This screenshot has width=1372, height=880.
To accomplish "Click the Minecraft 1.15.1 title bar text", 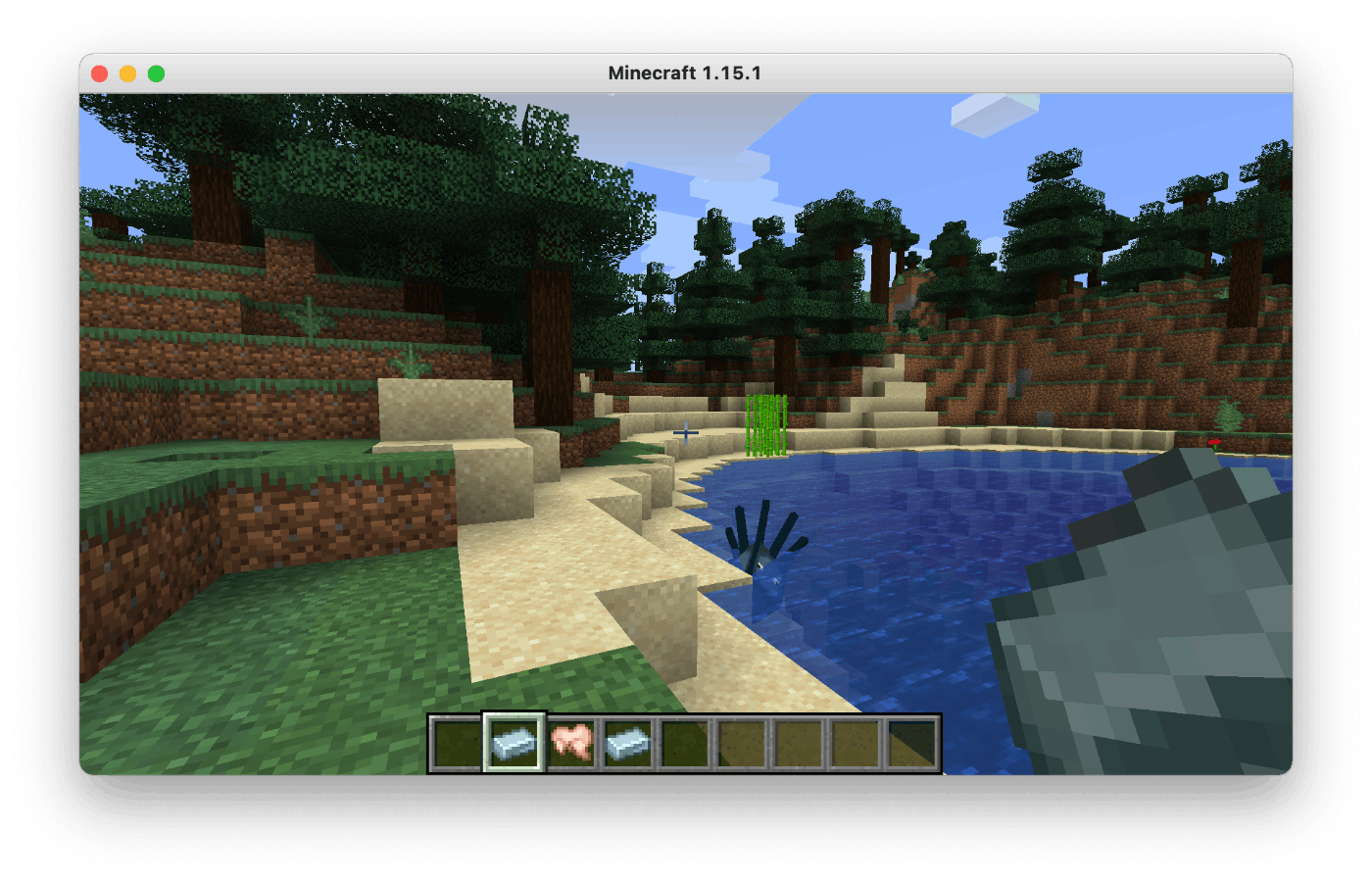I will [x=686, y=72].
